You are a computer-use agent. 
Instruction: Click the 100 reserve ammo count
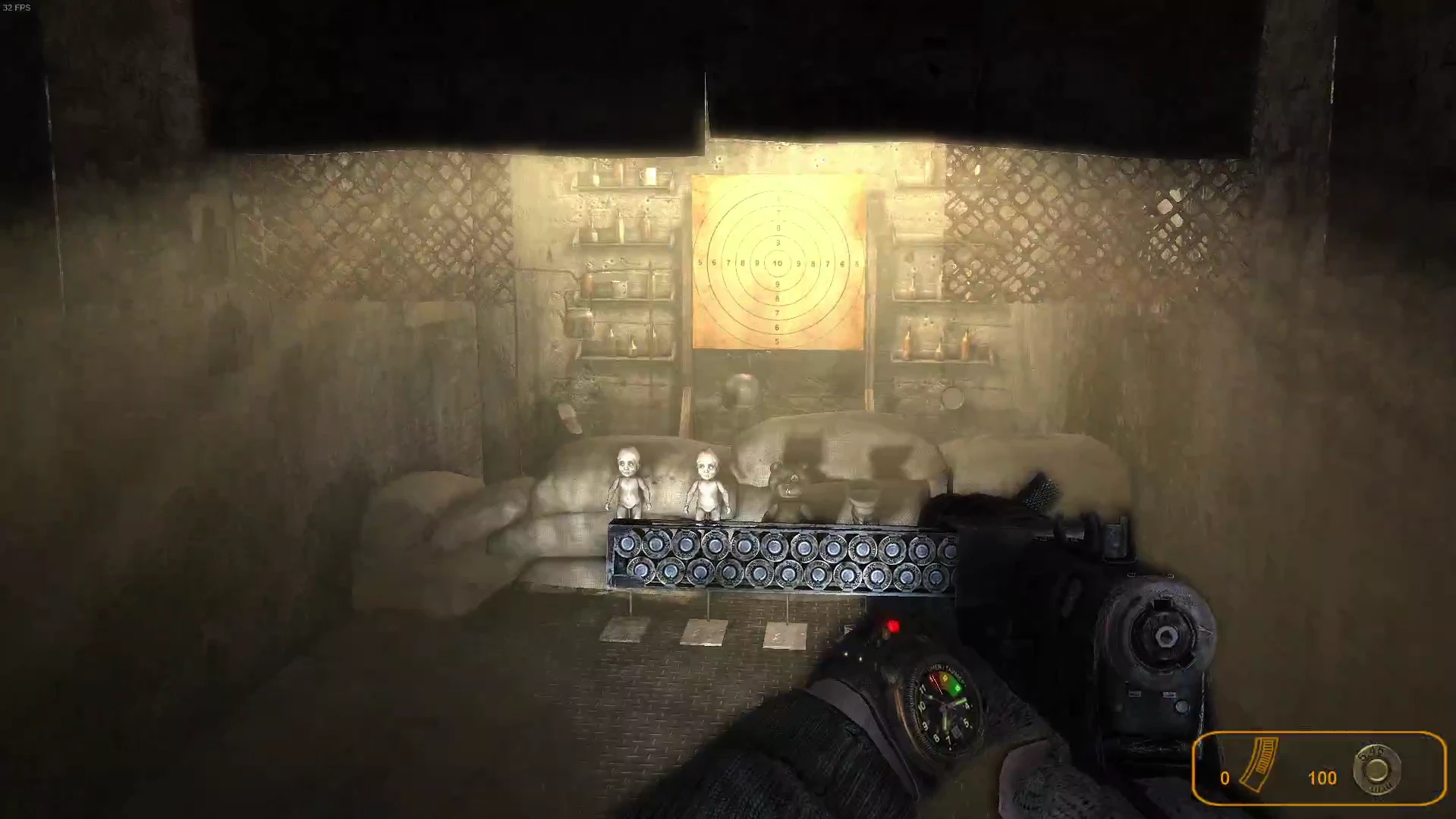(x=1323, y=778)
